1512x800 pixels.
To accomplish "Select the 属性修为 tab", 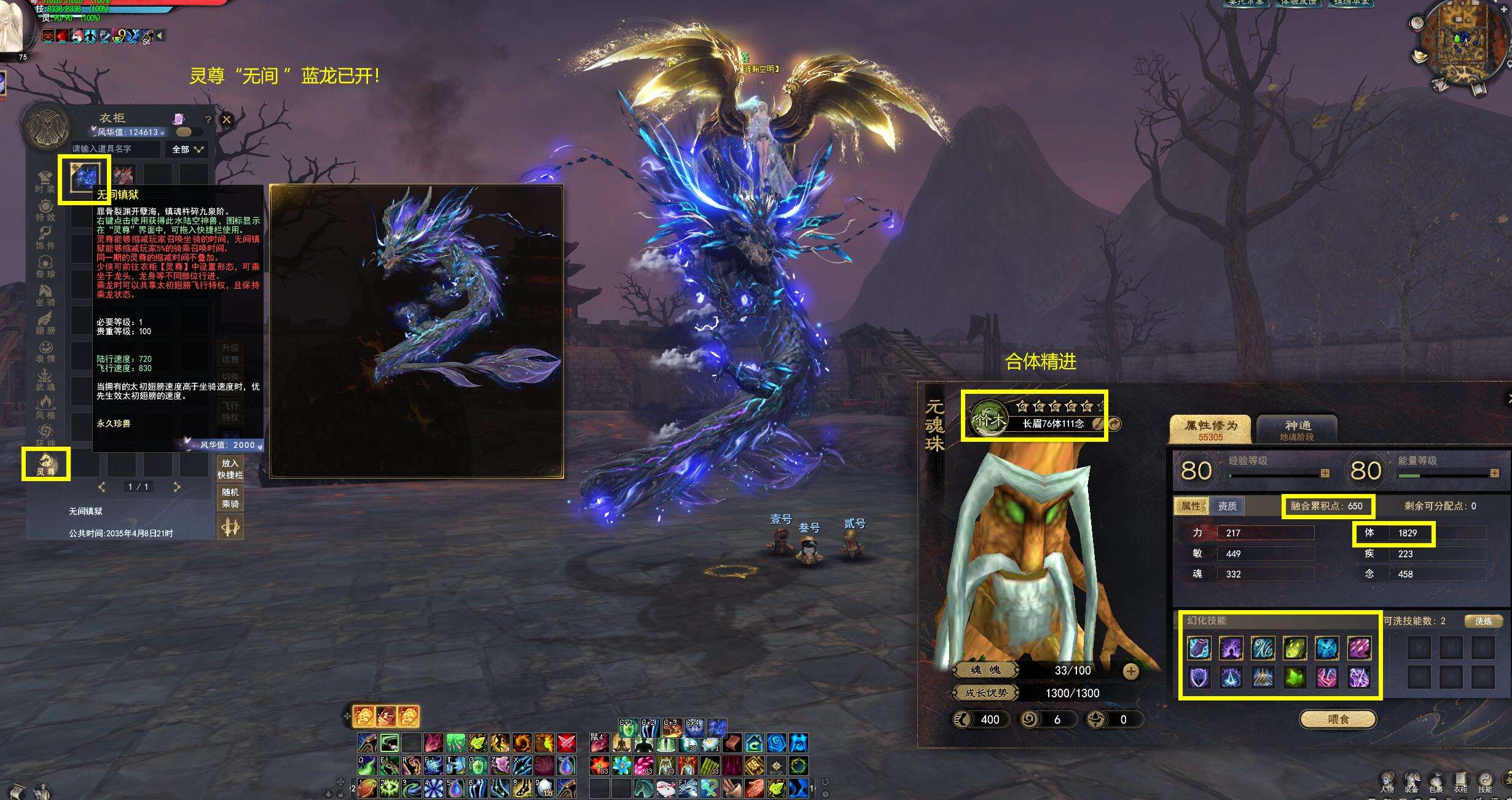I will tap(1210, 429).
